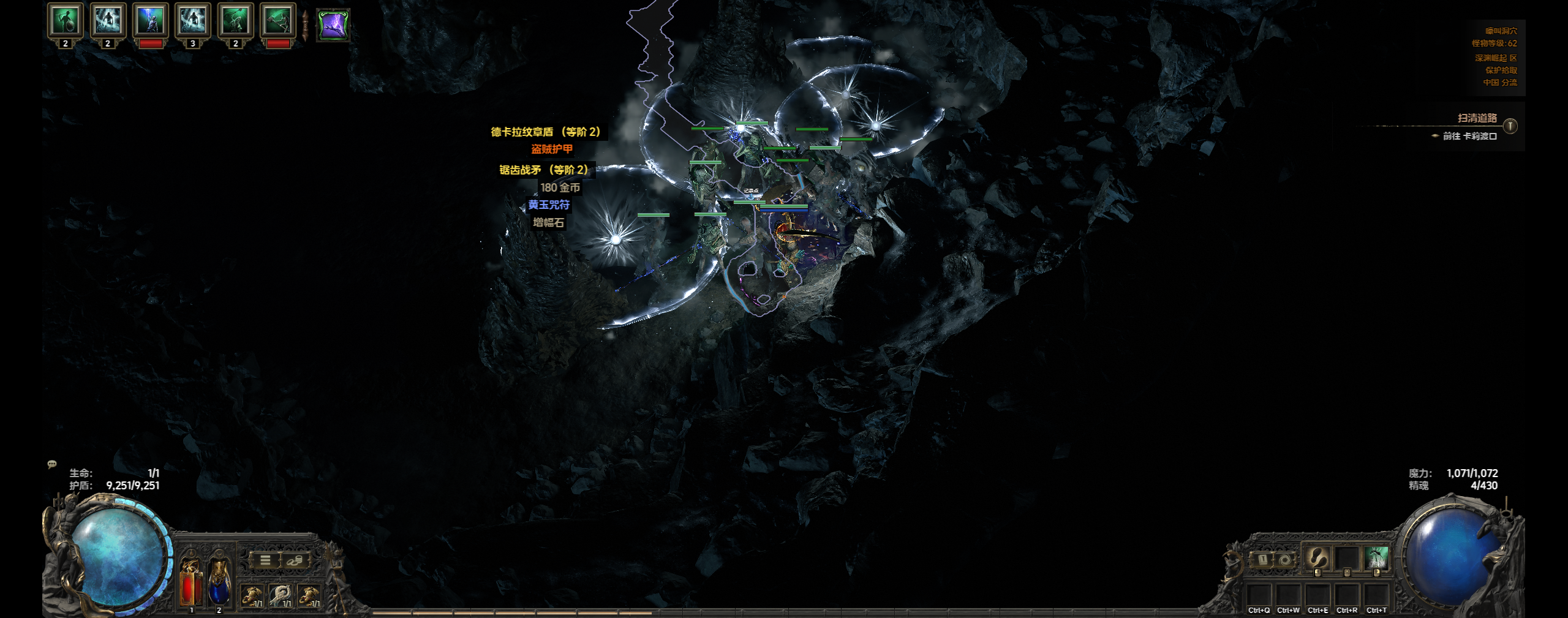This screenshot has width=1568, height=618.
Task: Collect the 180 金币 gold drop label
Action: pyautogui.click(x=560, y=187)
